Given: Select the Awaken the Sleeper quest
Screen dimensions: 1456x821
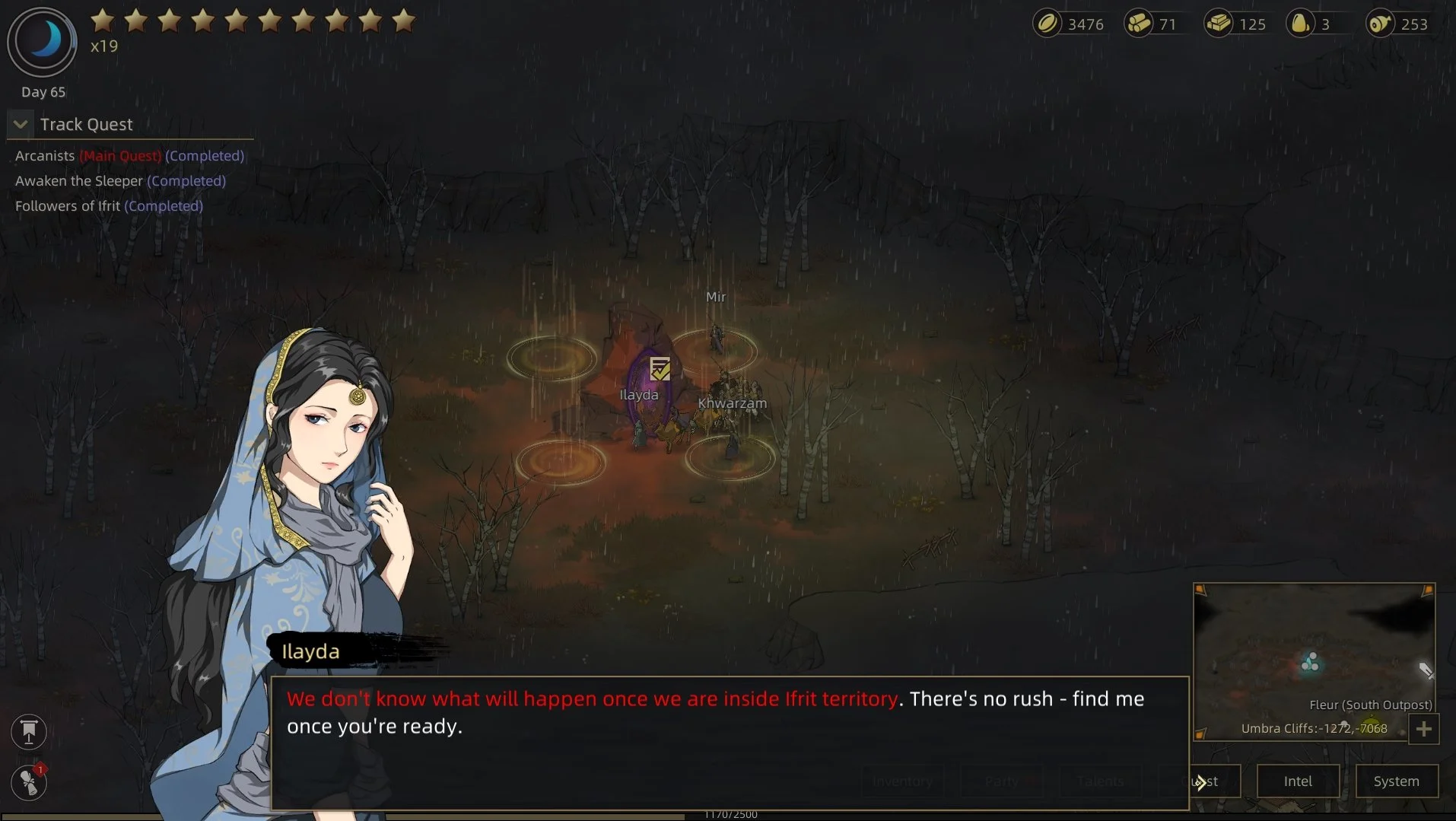Looking at the screenshot, I should 120,181.
